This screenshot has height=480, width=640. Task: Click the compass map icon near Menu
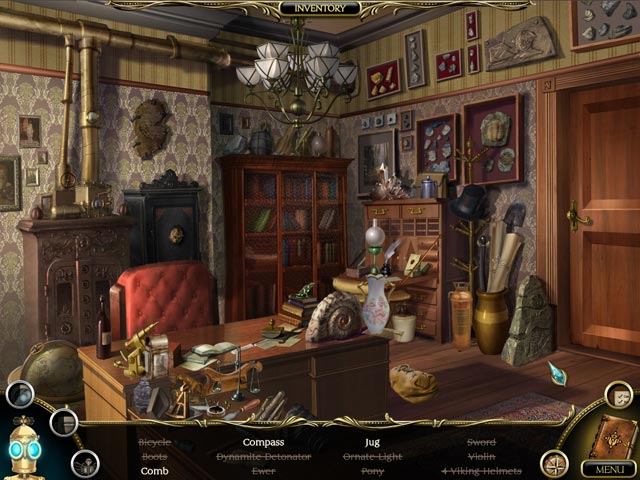click(554, 464)
